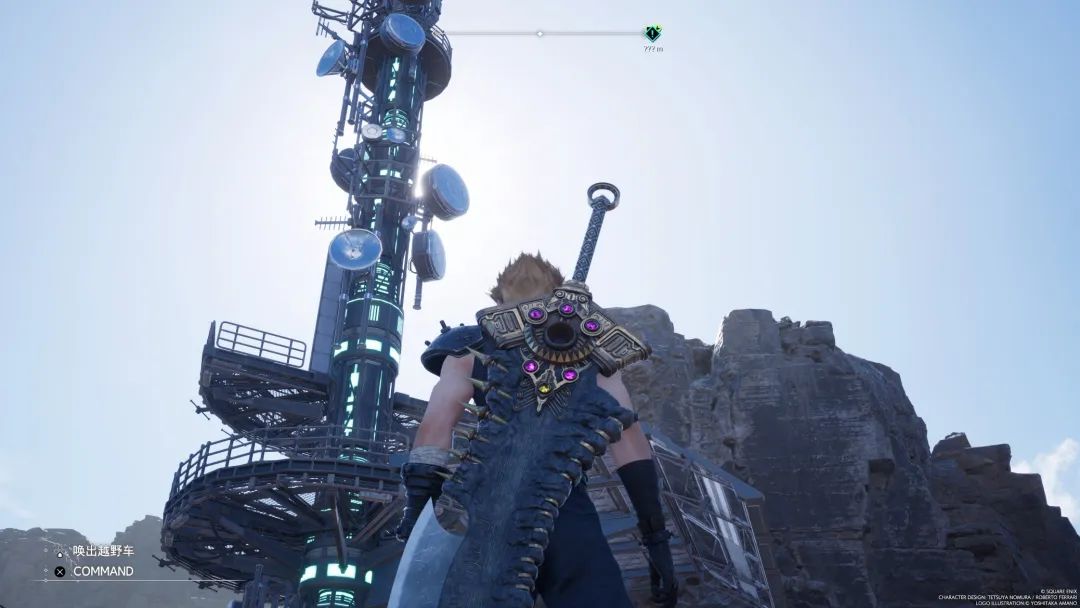Choose the 唤出越野车 buggy summon option

pyautogui.click(x=102, y=551)
